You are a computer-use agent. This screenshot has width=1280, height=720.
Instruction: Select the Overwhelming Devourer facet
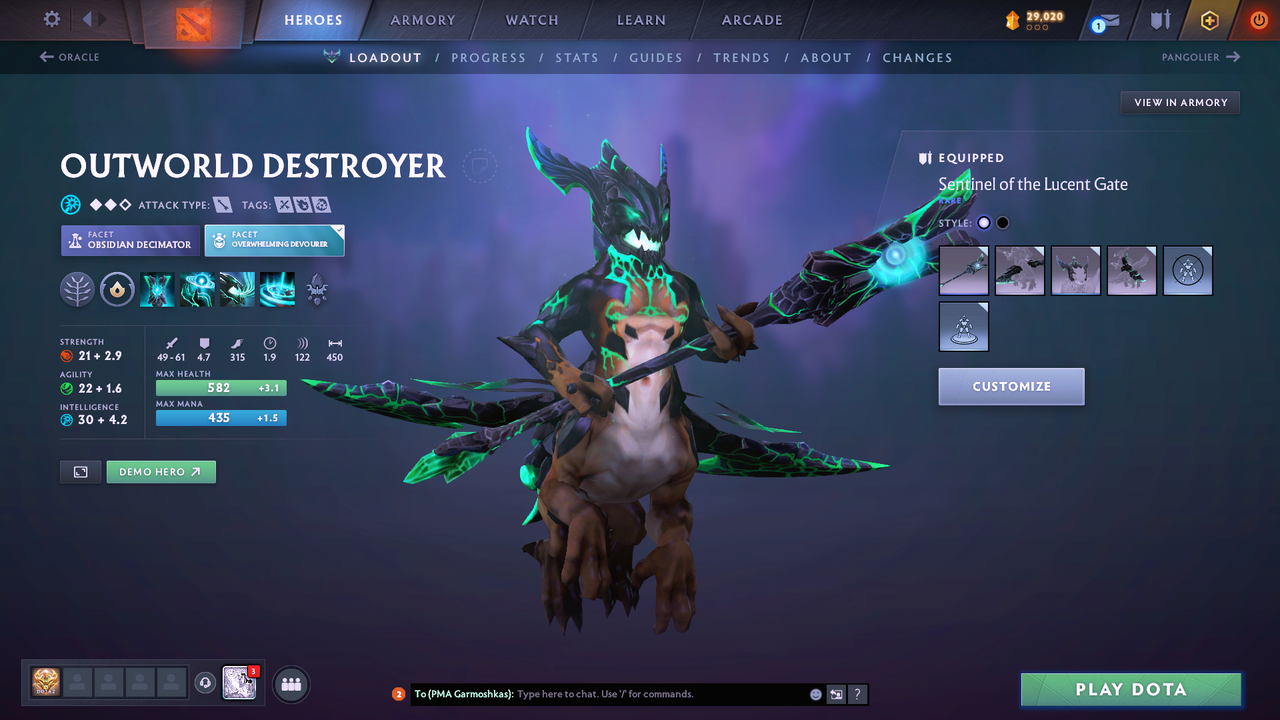point(274,240)
